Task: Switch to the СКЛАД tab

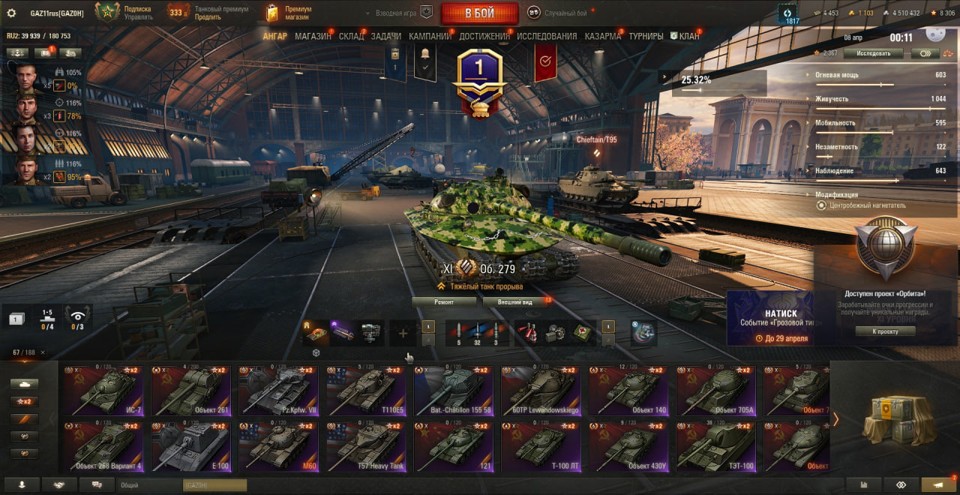Action: point(351,36)
